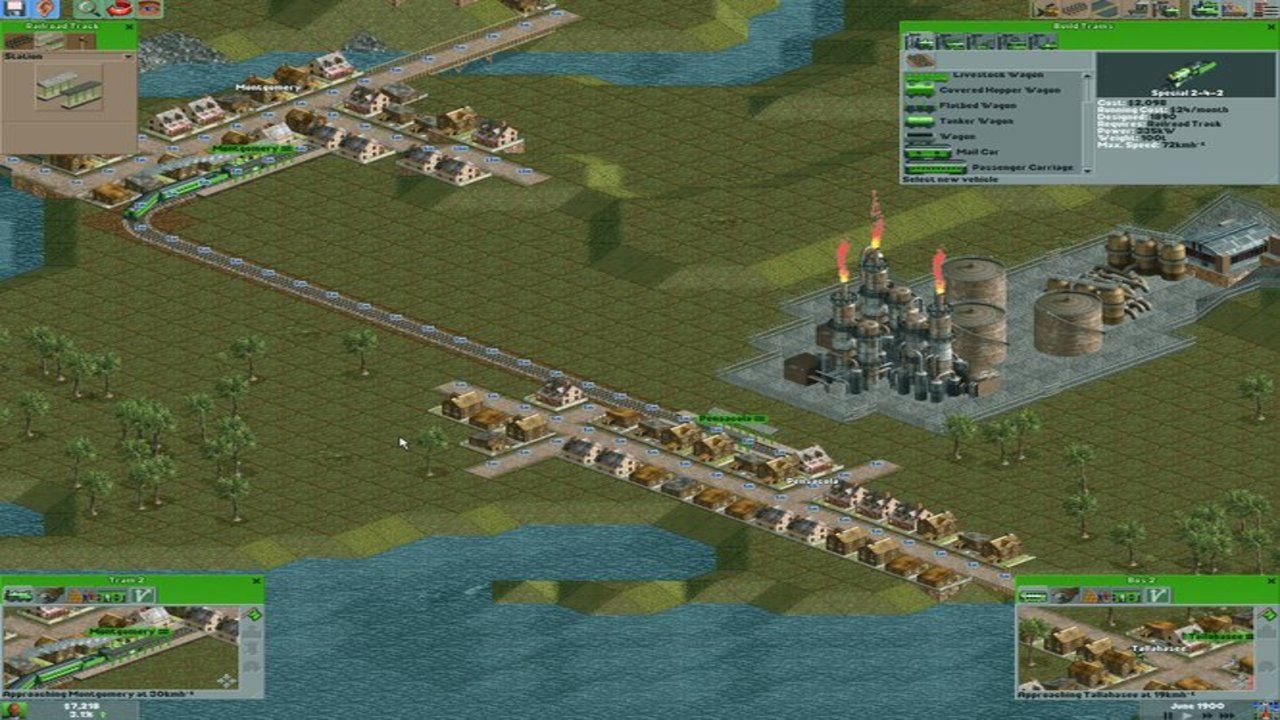The width and height of the screenshot is (1280, 720).
Task: Pick the Tanker Wagon in vehicle list
Action: tap(976, 121)
